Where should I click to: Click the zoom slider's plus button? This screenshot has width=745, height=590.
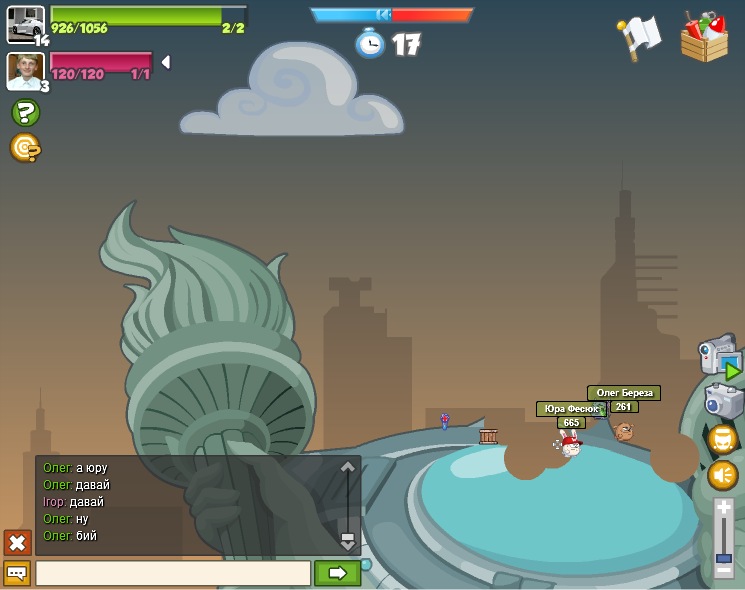(x=724, y=507)
